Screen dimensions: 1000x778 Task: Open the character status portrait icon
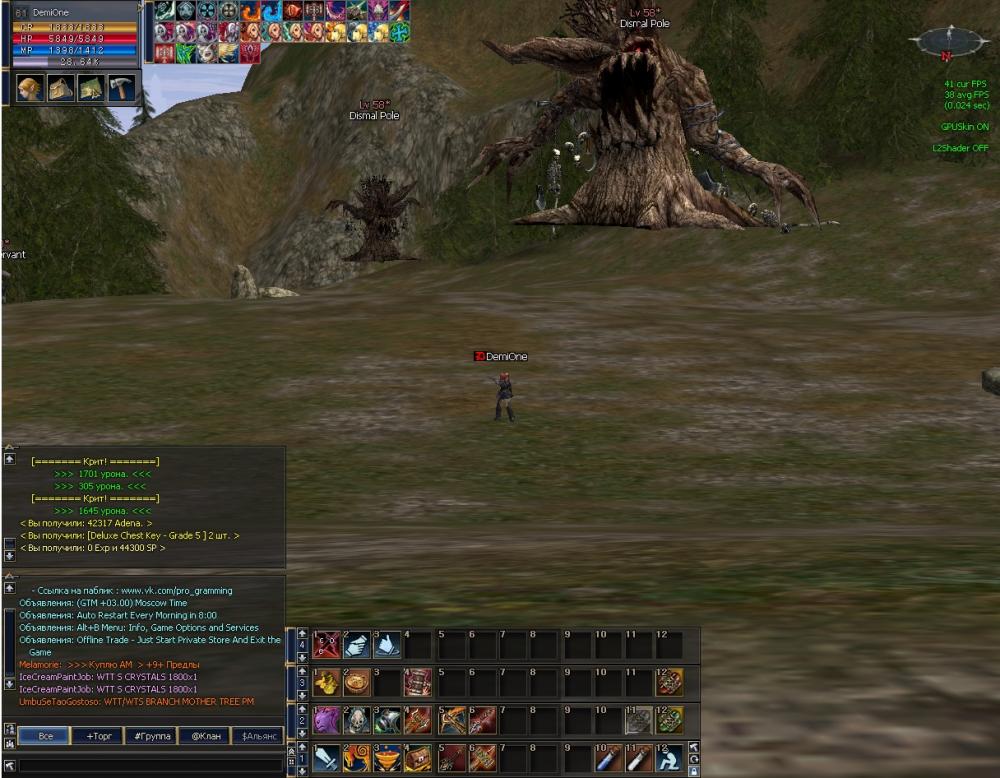tap(30, 88)
